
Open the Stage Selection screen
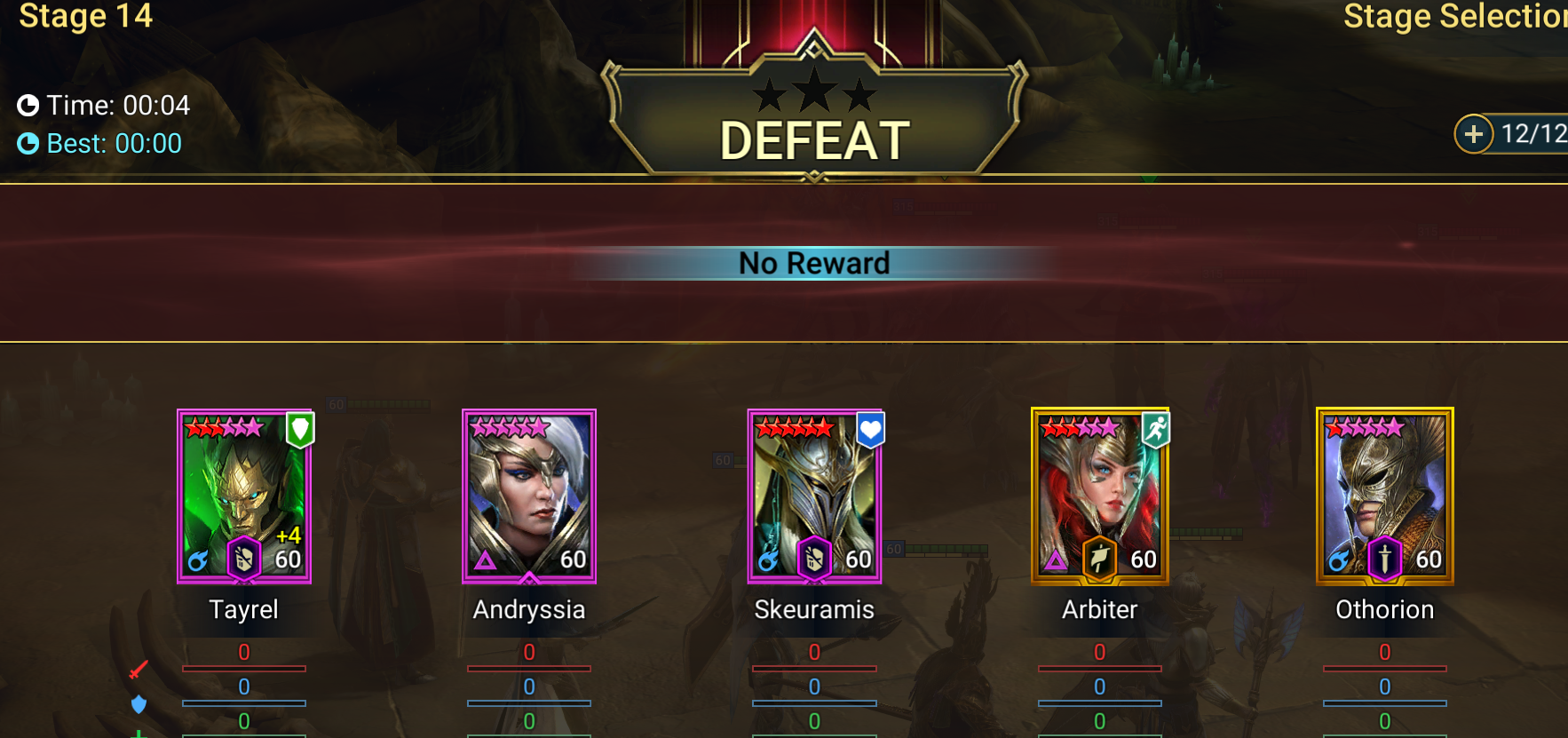click(x=1453, y=17)
